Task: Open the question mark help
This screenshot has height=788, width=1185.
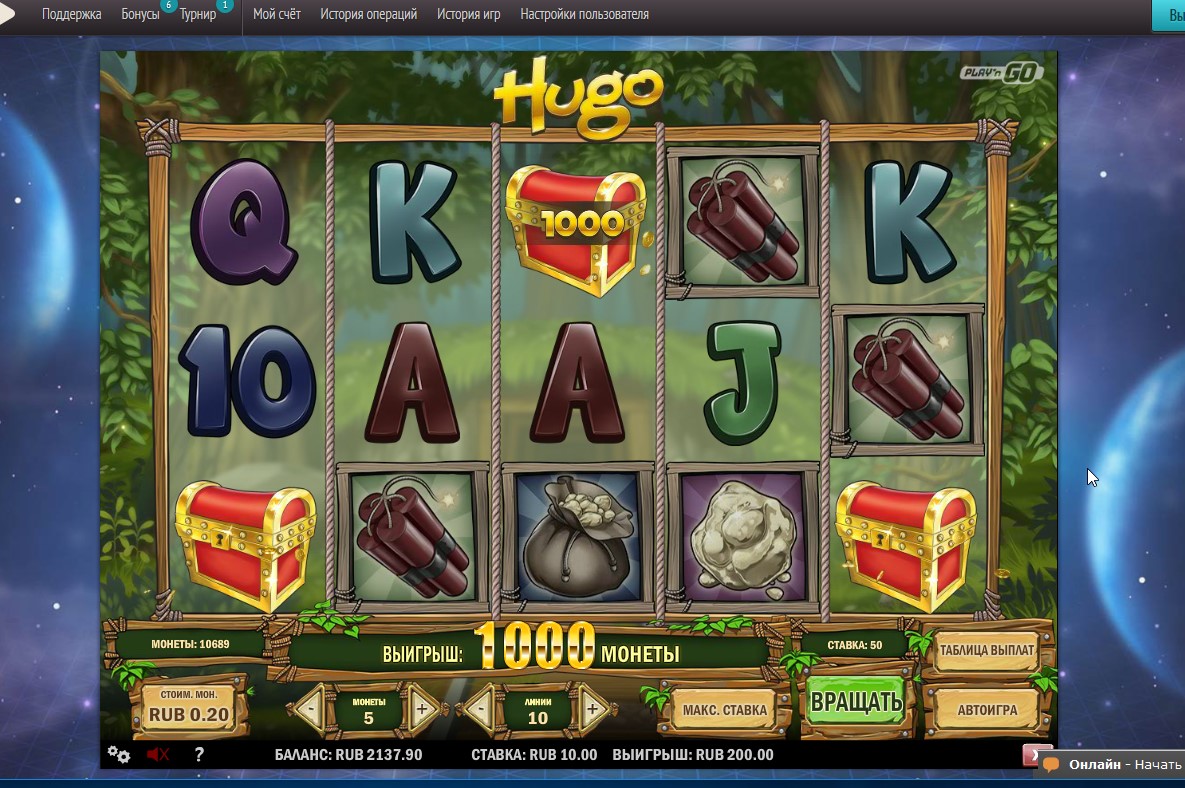Action: point(198,755)
